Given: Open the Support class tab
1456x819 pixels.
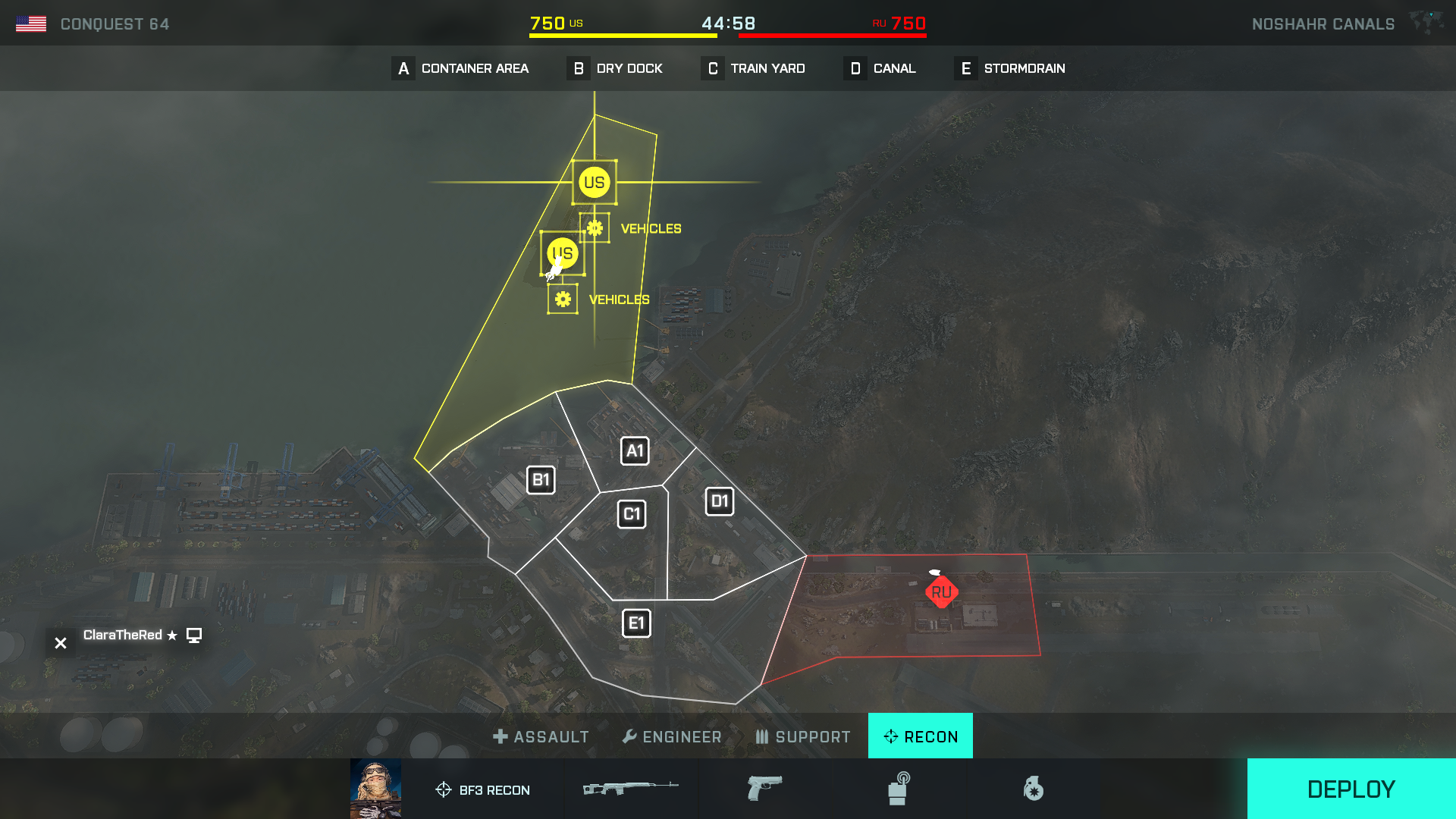Looking at the screenshot, I should pos(802,736).
